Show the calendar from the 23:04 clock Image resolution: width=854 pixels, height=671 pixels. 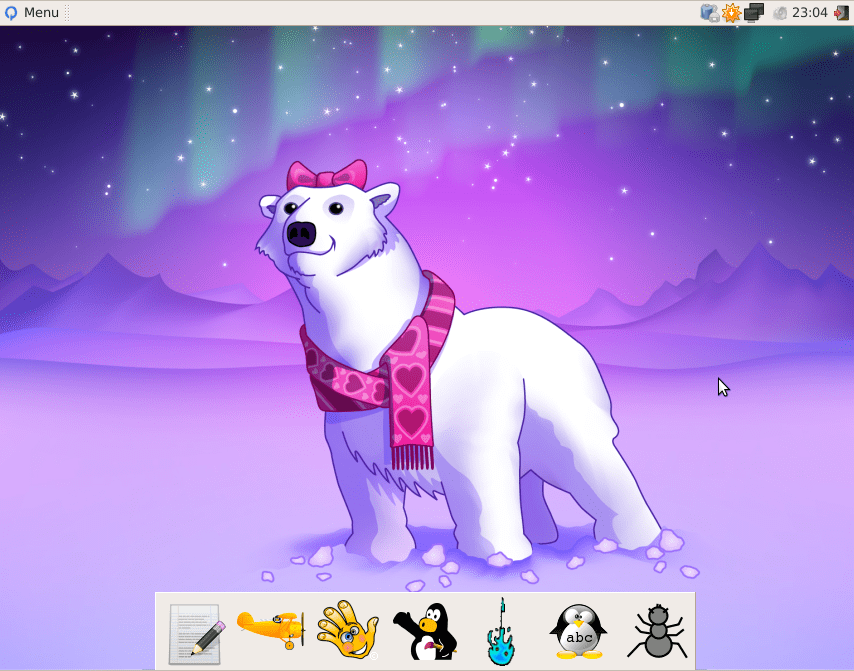click(809, 13)
